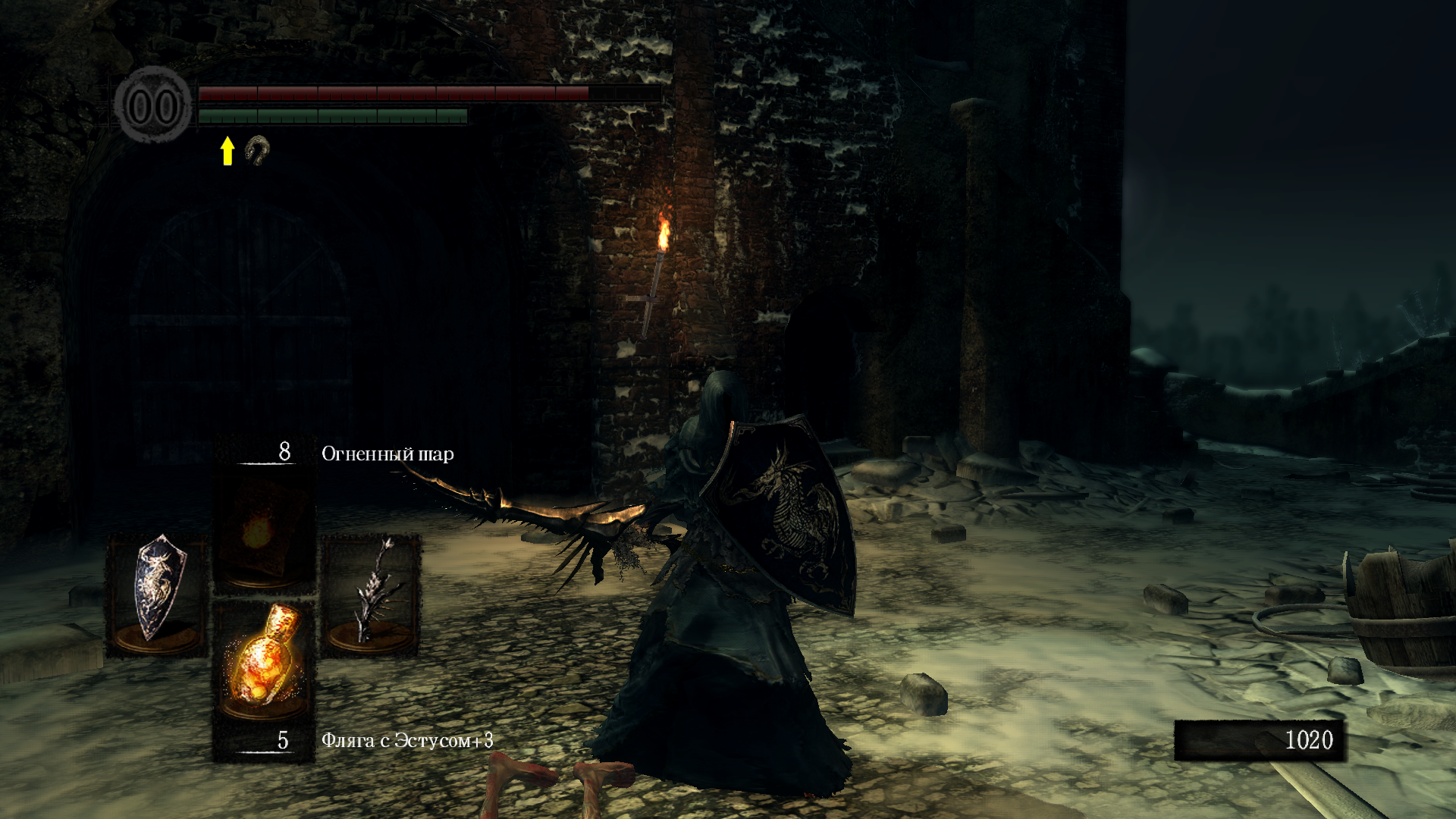Screen dimensions: 1456x819
Task: Click the dragon crest shield slot
Action: pyautogui.click(x=157, y=593)
